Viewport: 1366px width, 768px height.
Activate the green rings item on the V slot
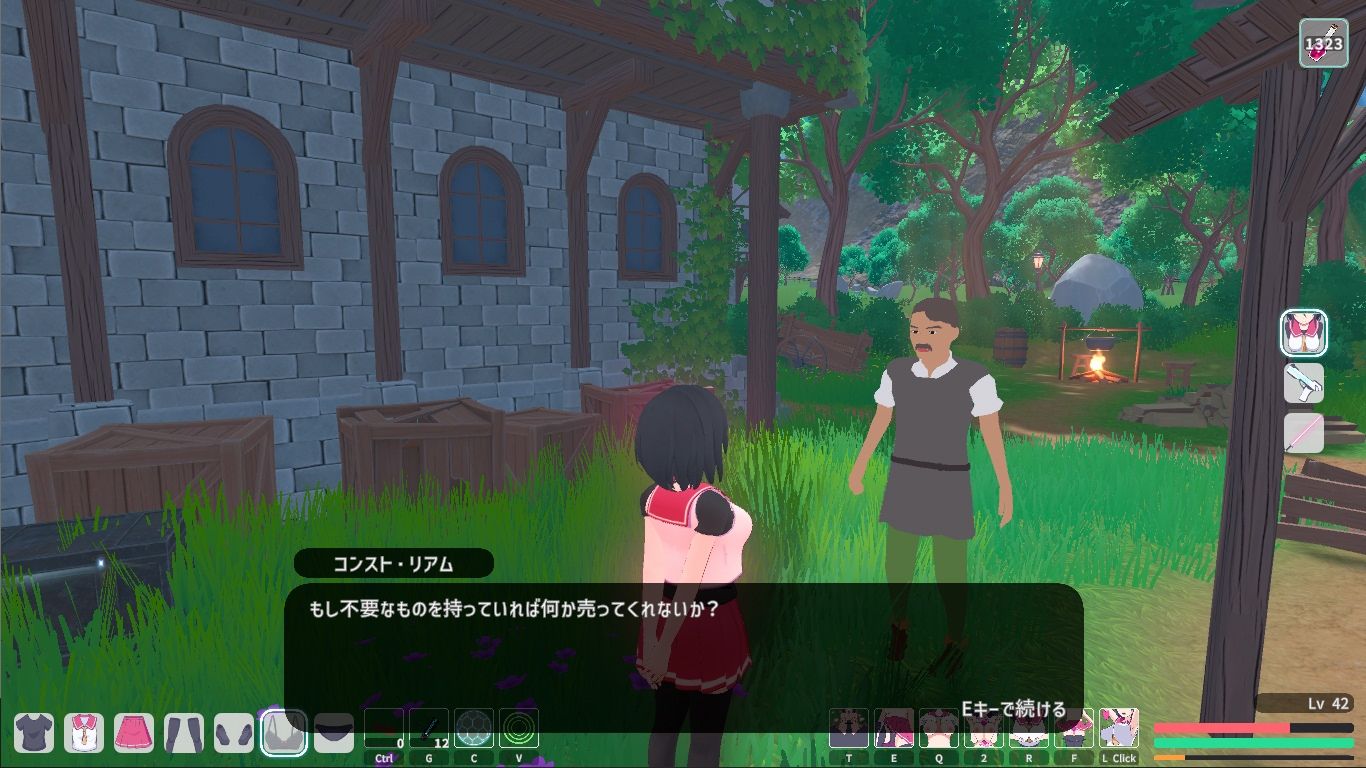click(x=519, y=728)
